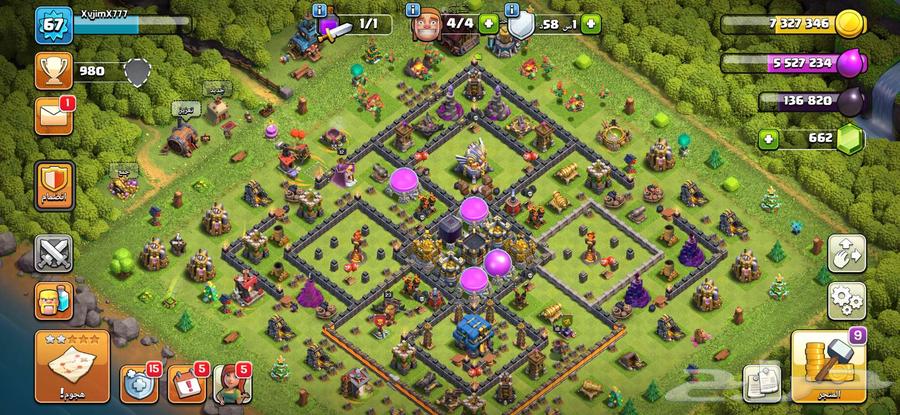This screenshot has height=415, width=900.
Task: Open the mail inbox with notification
Action: pyautogui.click(x=51, y=117)
